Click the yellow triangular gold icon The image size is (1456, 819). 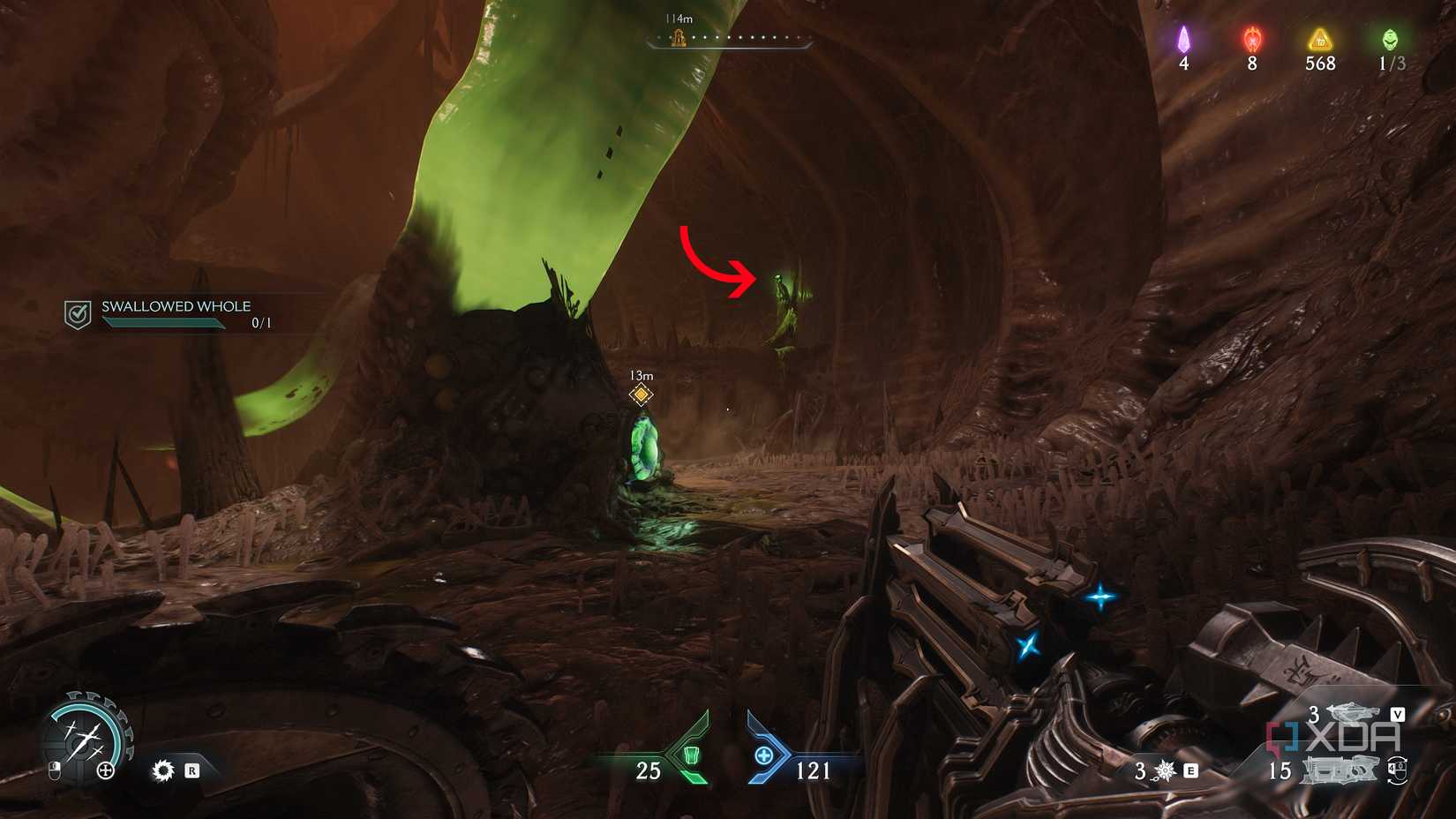point(1320,39)
